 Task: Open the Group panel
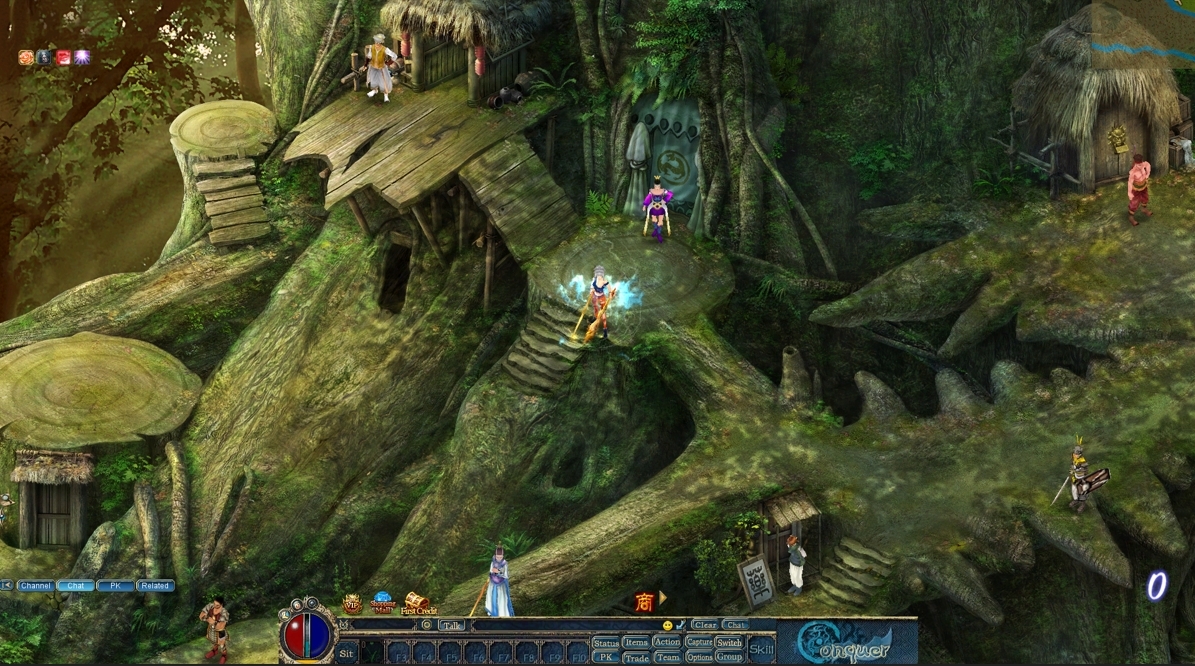pyautogui.click(x=729, y=657)
